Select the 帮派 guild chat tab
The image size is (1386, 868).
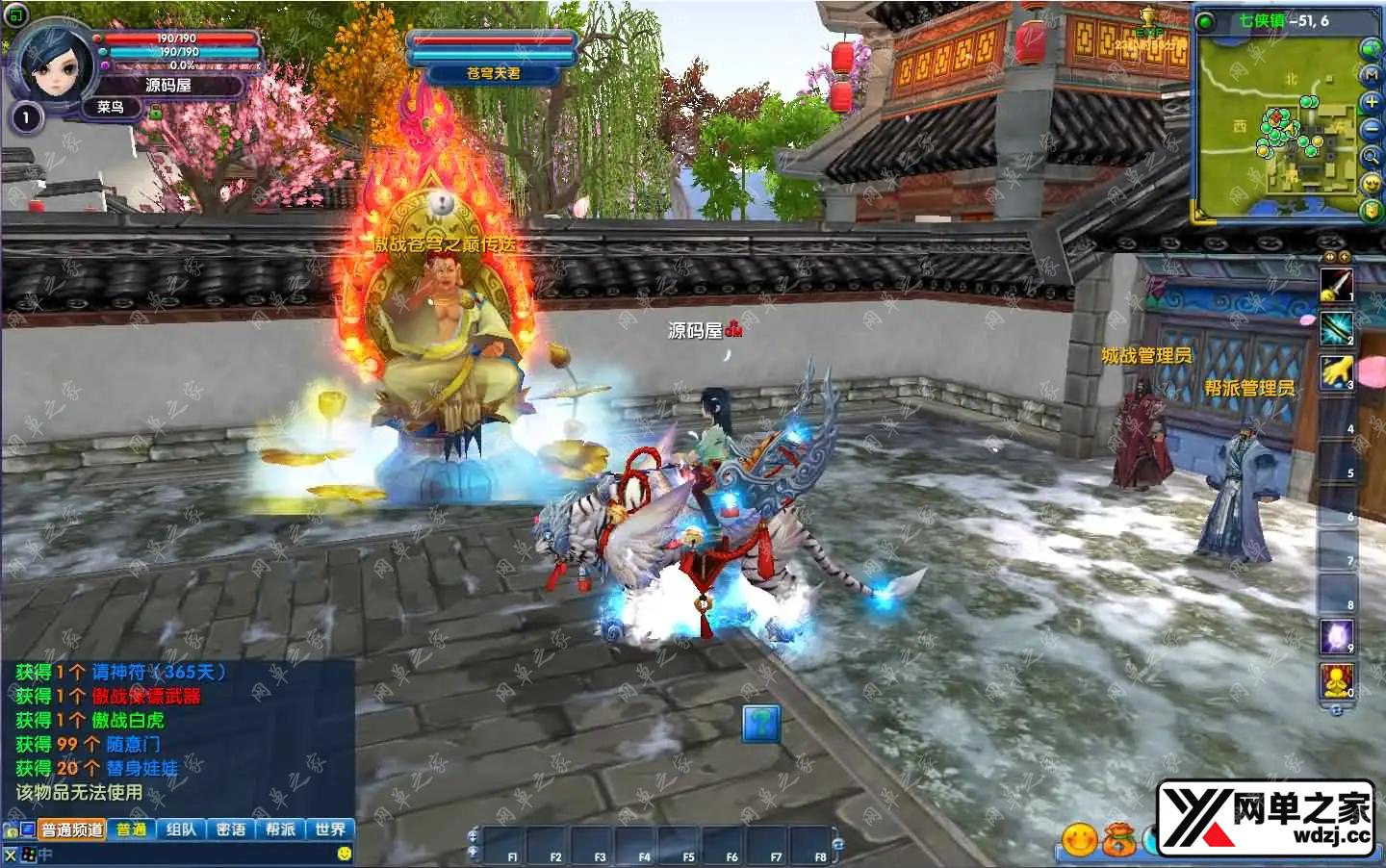click(280, 830)
